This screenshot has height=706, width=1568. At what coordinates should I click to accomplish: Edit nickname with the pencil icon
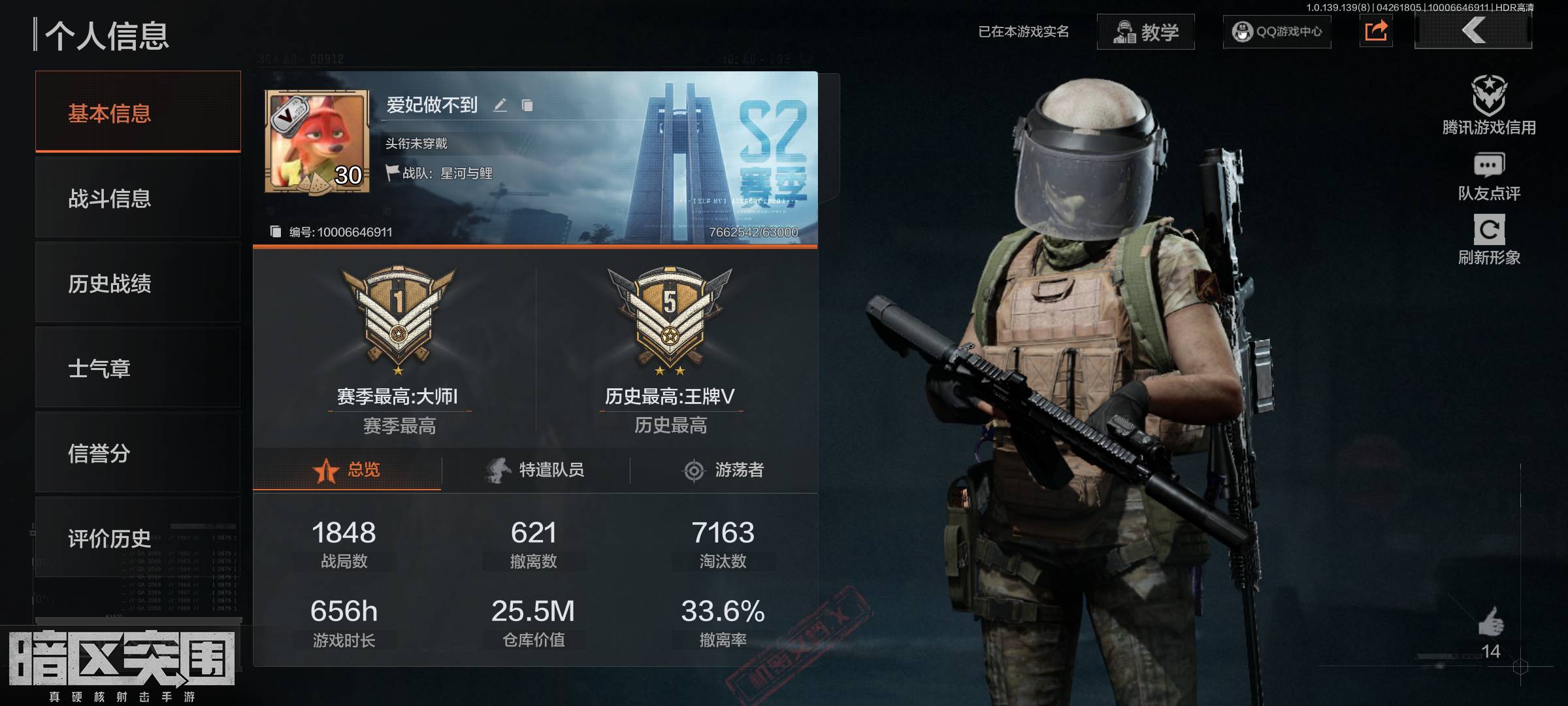pyautogui.click(x=500, y=105)
